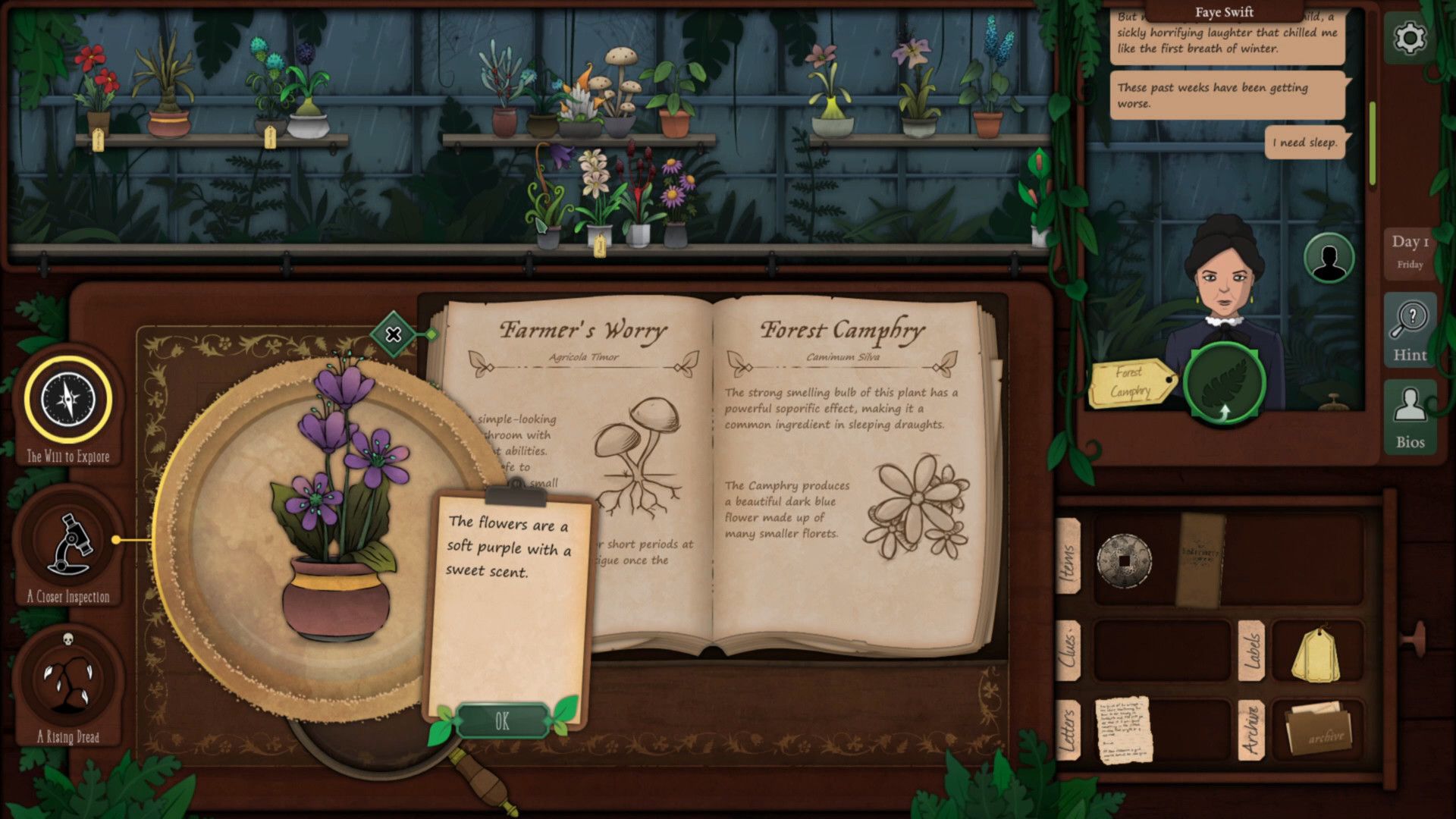Image resolution: width=1456 pixels, height=819 pixels.
Task: Click the Day 1 Friday indicator
Action: (x=1409, y=252)
